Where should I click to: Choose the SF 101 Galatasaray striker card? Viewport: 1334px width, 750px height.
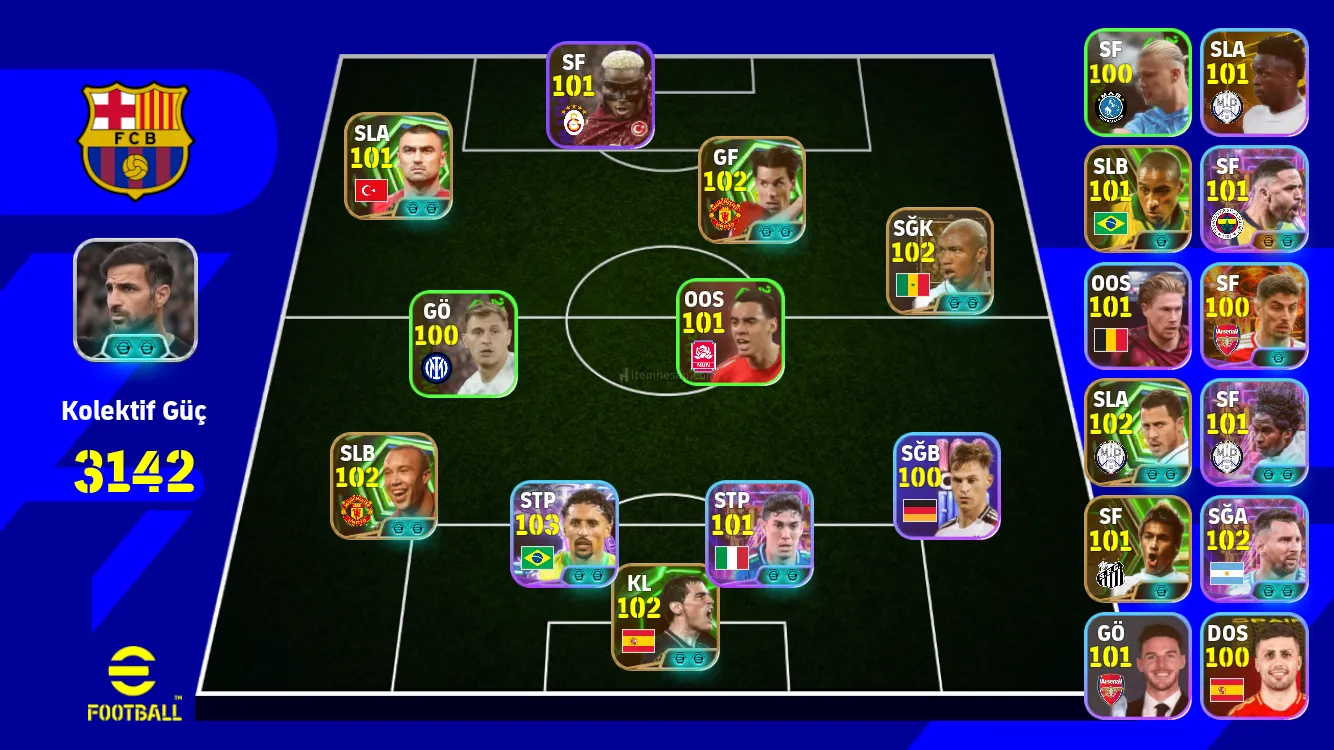(x=600, y=95)
